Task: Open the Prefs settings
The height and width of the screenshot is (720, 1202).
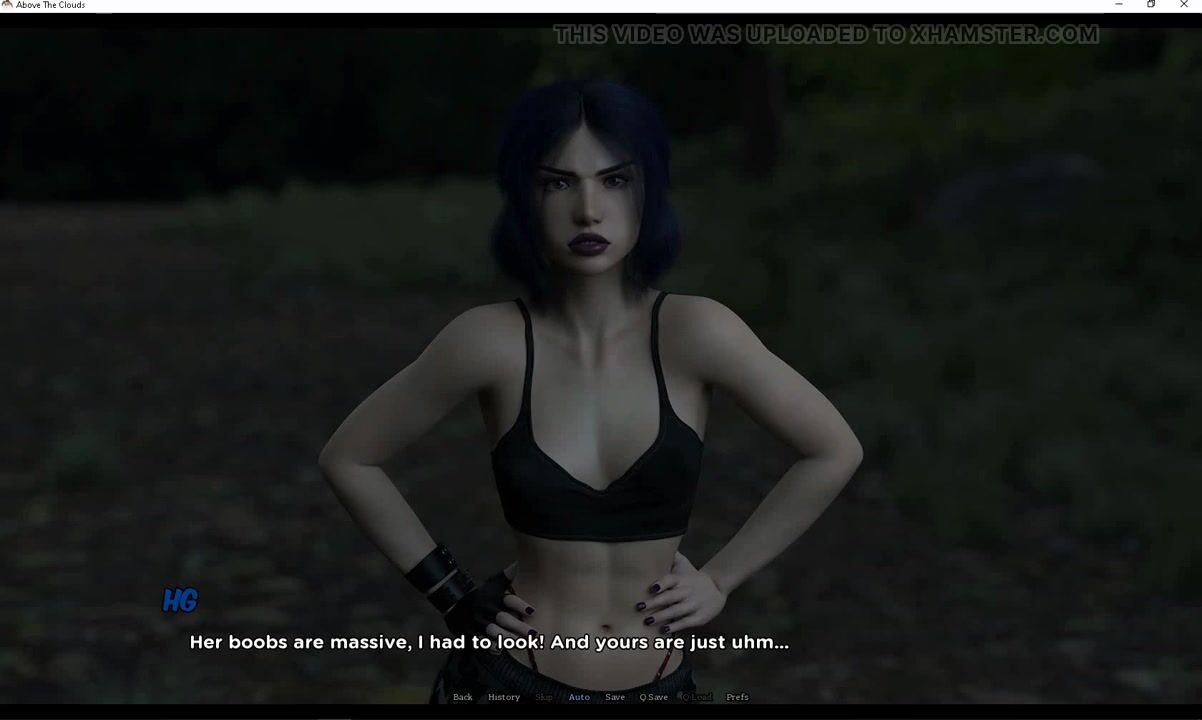Action: (737, 697)
